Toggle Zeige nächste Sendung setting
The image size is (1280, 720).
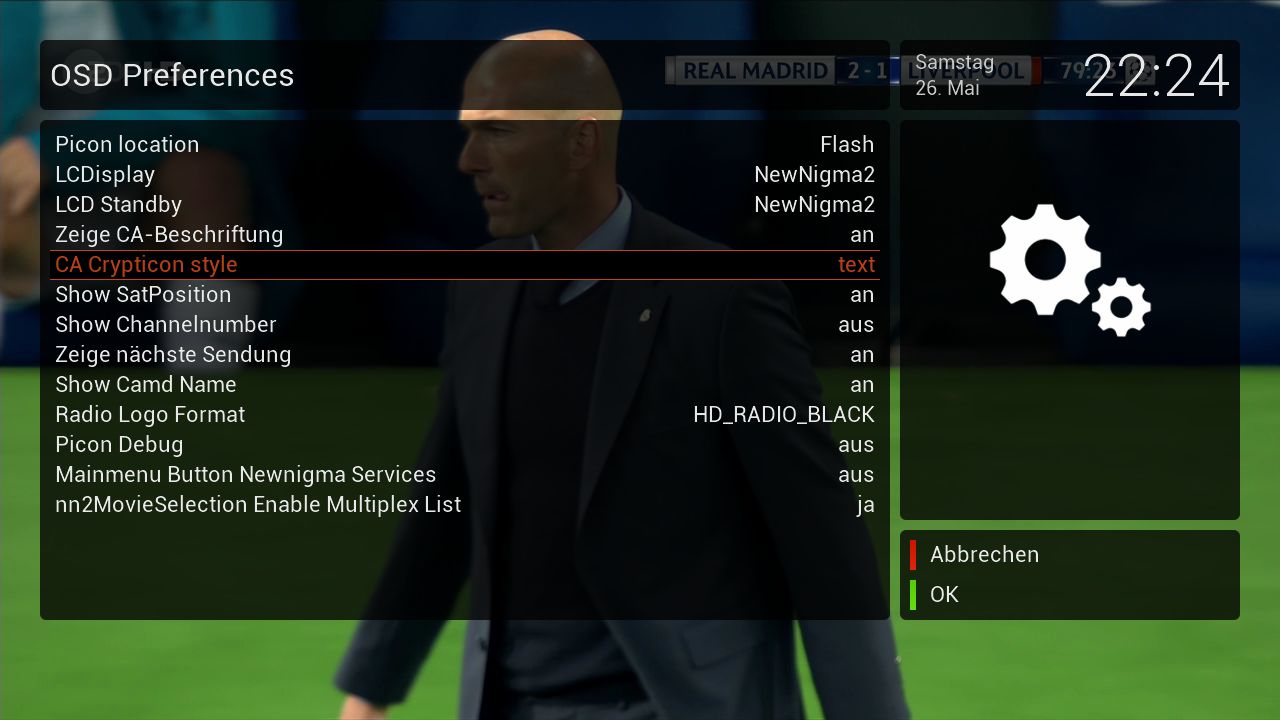coord(464,355)
